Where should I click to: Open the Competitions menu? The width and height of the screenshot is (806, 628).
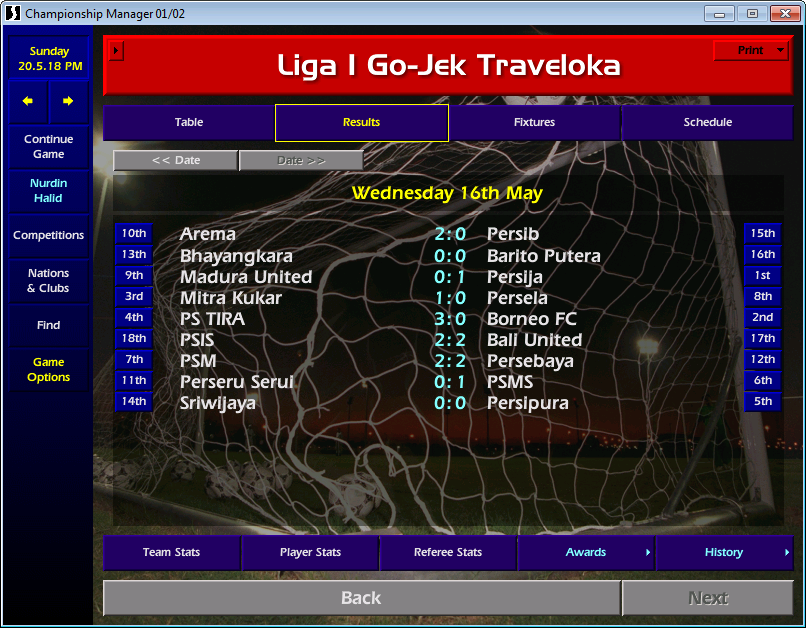click(x=48, y=235)
